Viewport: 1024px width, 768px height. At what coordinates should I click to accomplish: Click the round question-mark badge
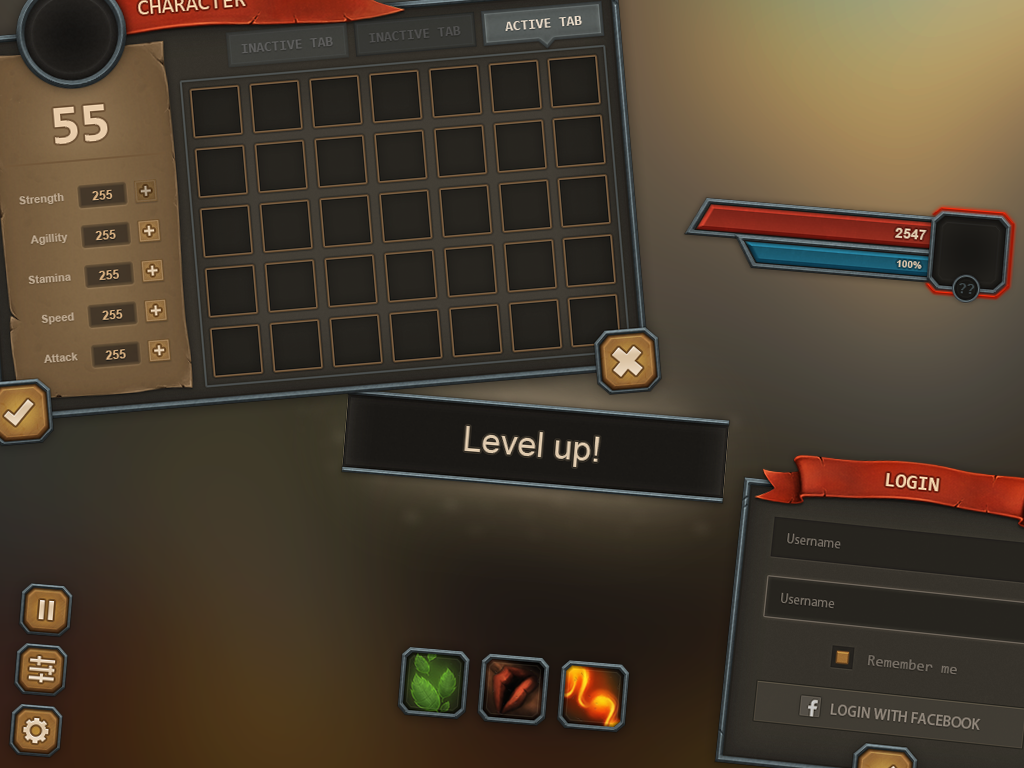tap(965, 289)
